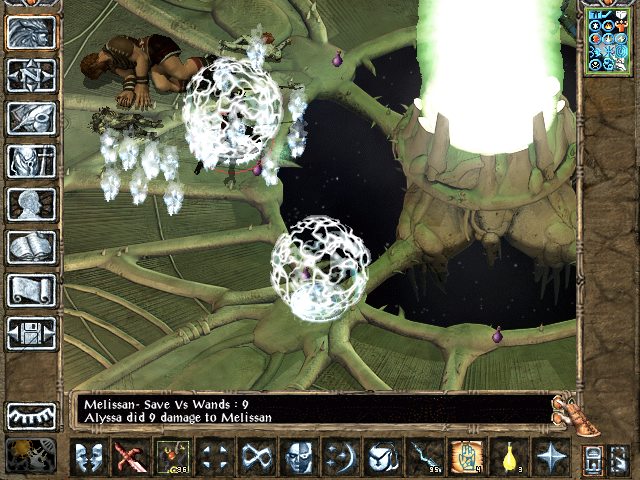640x480 pixels.
Task: Select the two masks dialogue action
Action: [x=87, y=458]
